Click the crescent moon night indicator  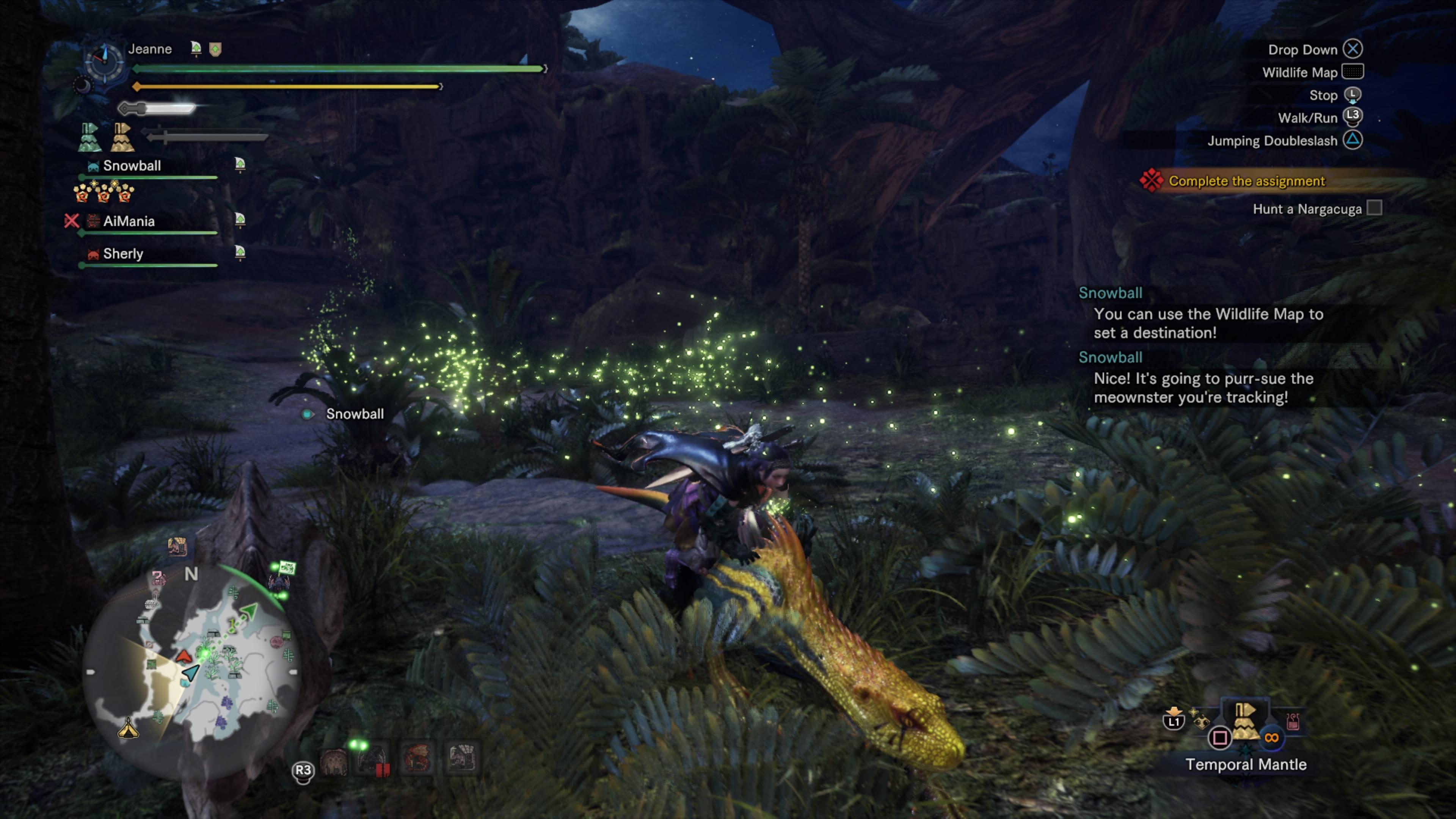(83, 86)
